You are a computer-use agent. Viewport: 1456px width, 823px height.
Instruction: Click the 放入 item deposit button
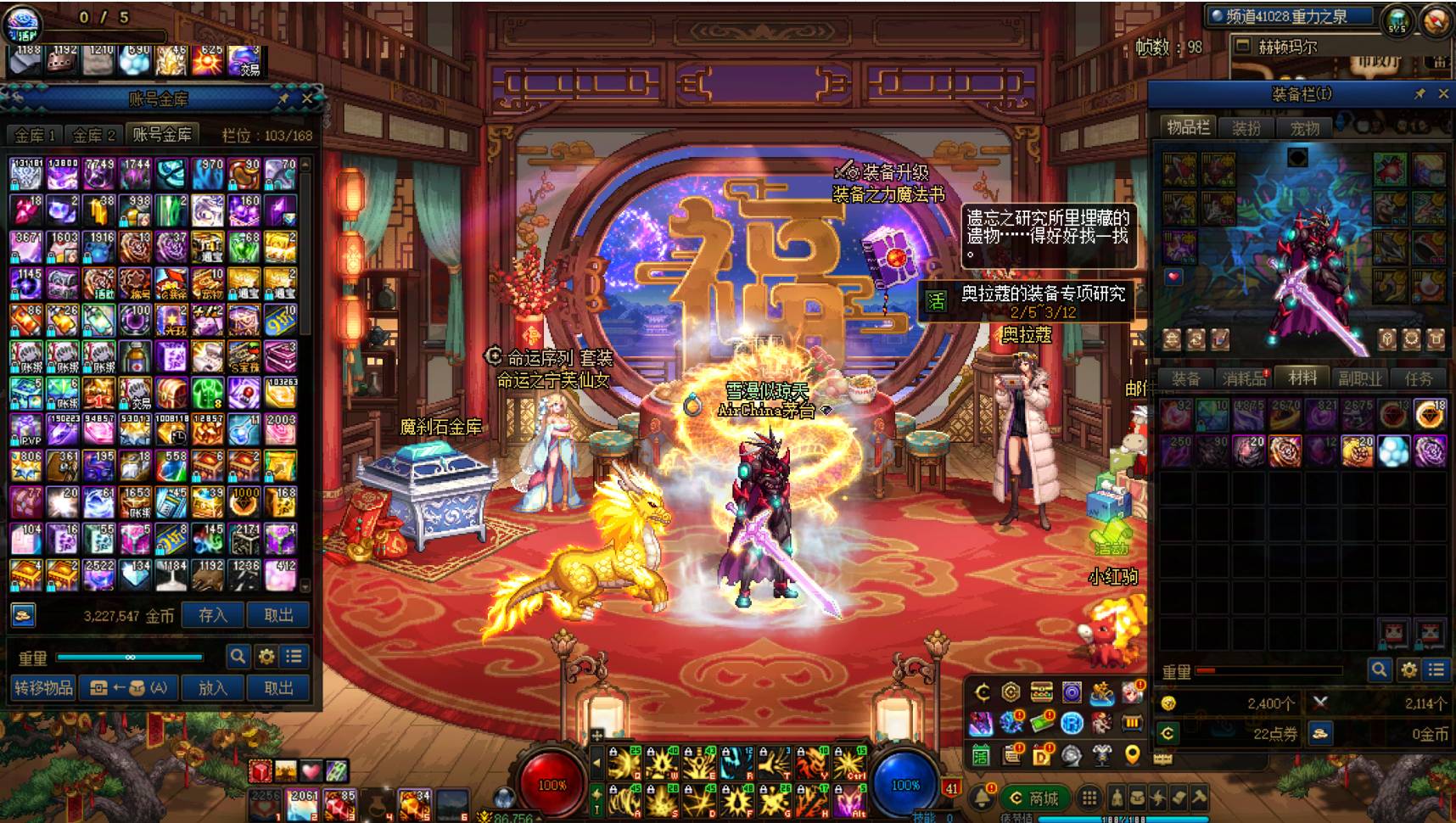212,687
